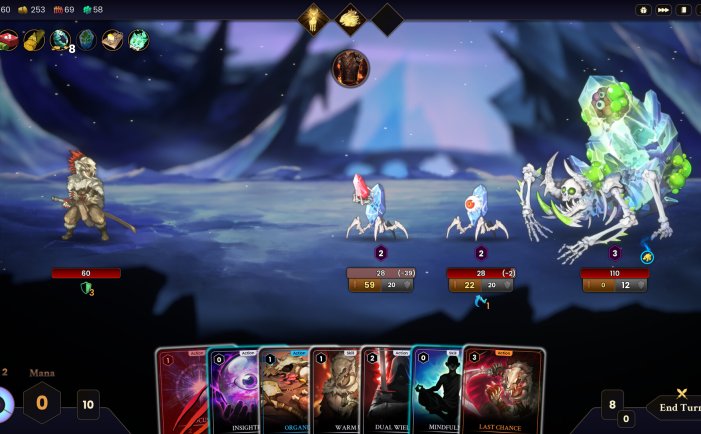Select the golden figure diamond icon
This screenshot has width=701, height=434.
(x=313, y=18)
